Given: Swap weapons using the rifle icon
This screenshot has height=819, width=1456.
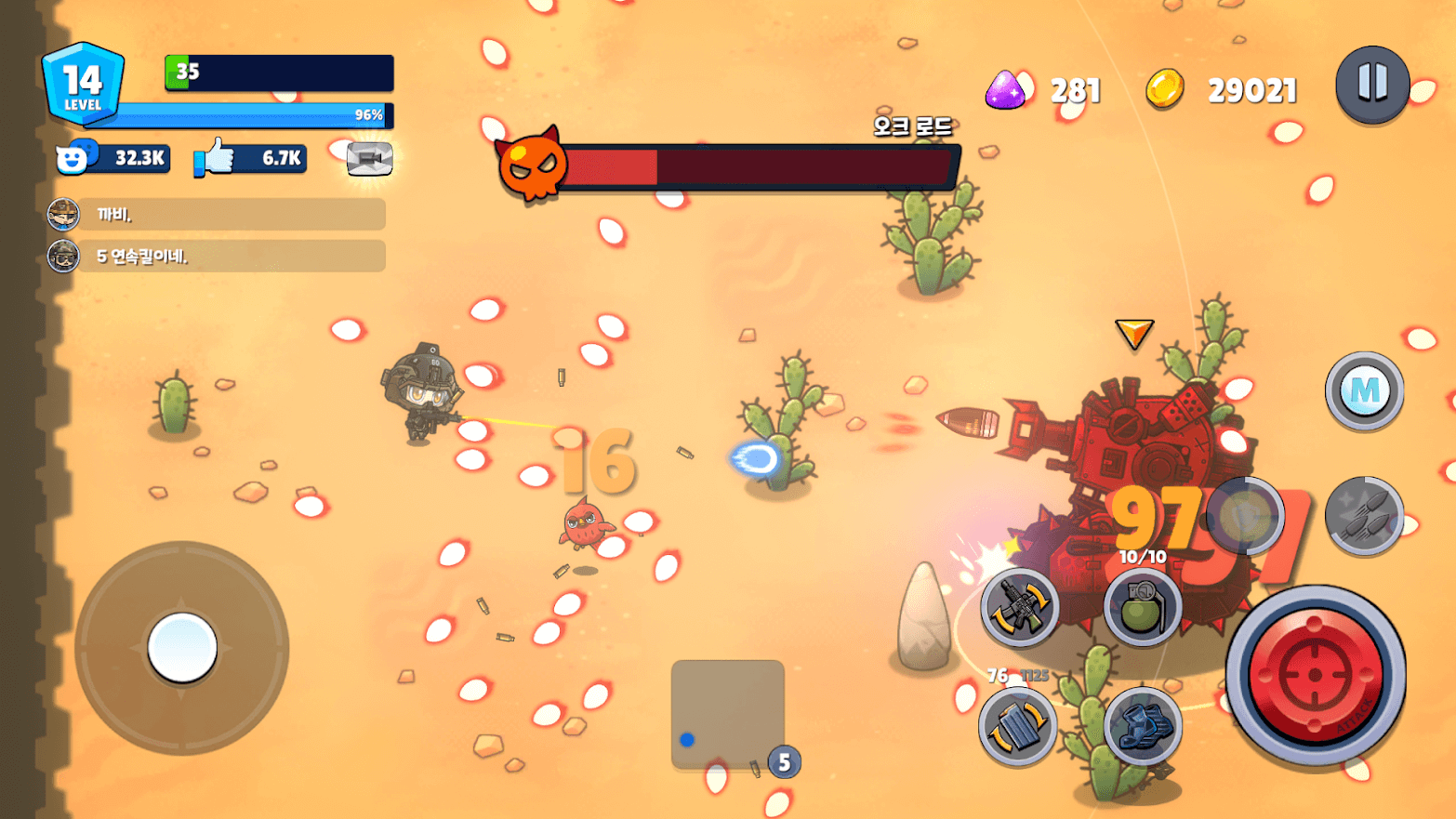Looking at the screenshot, I should pyautogui.click(x=1020, y=607).
